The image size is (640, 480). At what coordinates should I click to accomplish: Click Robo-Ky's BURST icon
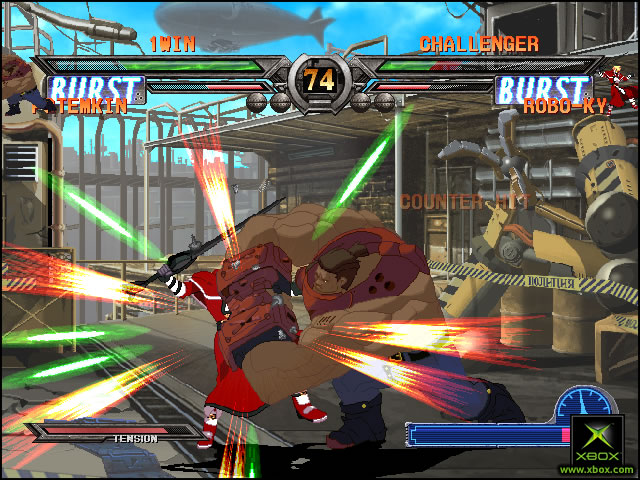[x=543, y=89]
